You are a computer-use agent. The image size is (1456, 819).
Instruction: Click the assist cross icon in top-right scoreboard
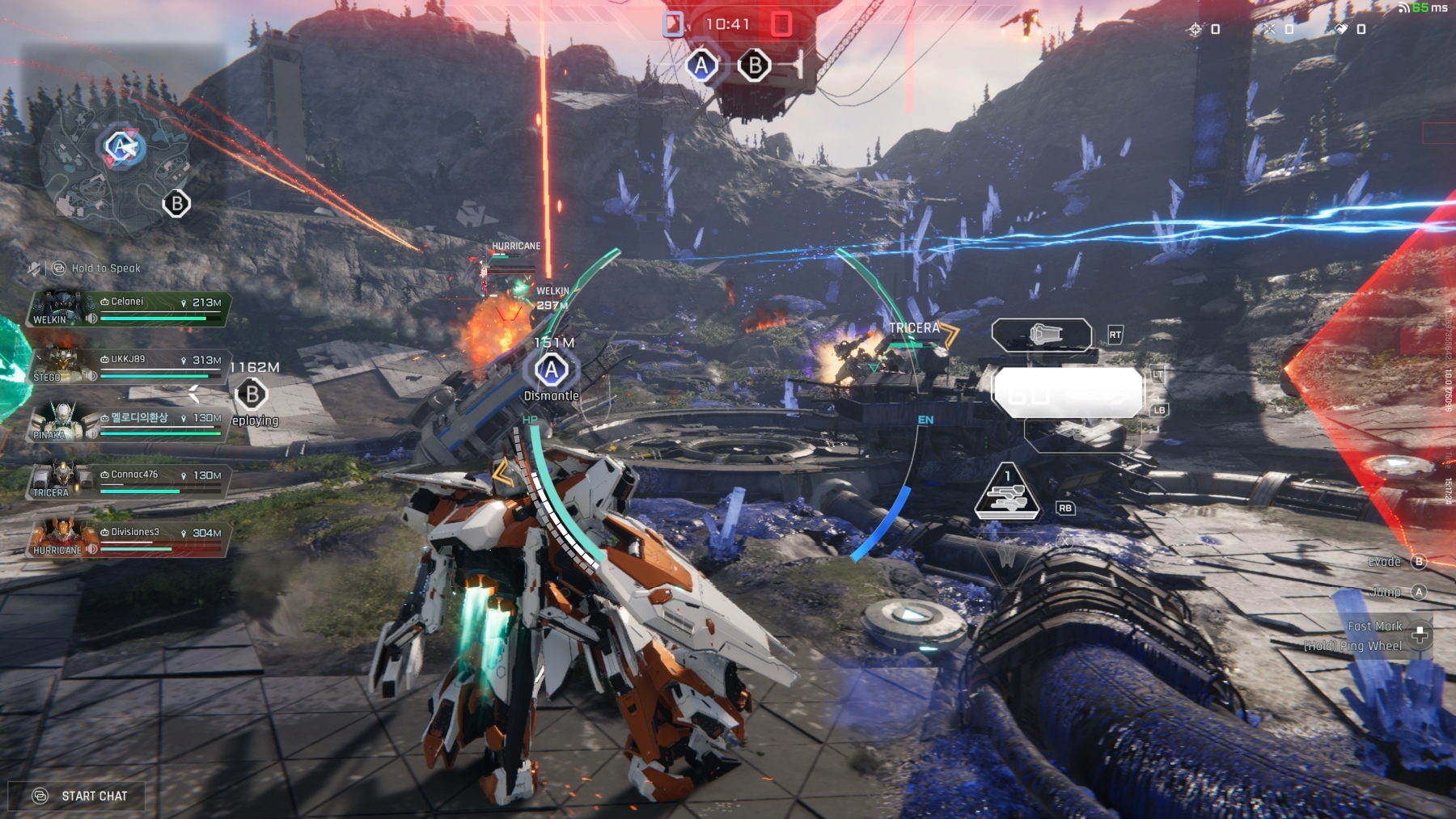(1268, 30)
